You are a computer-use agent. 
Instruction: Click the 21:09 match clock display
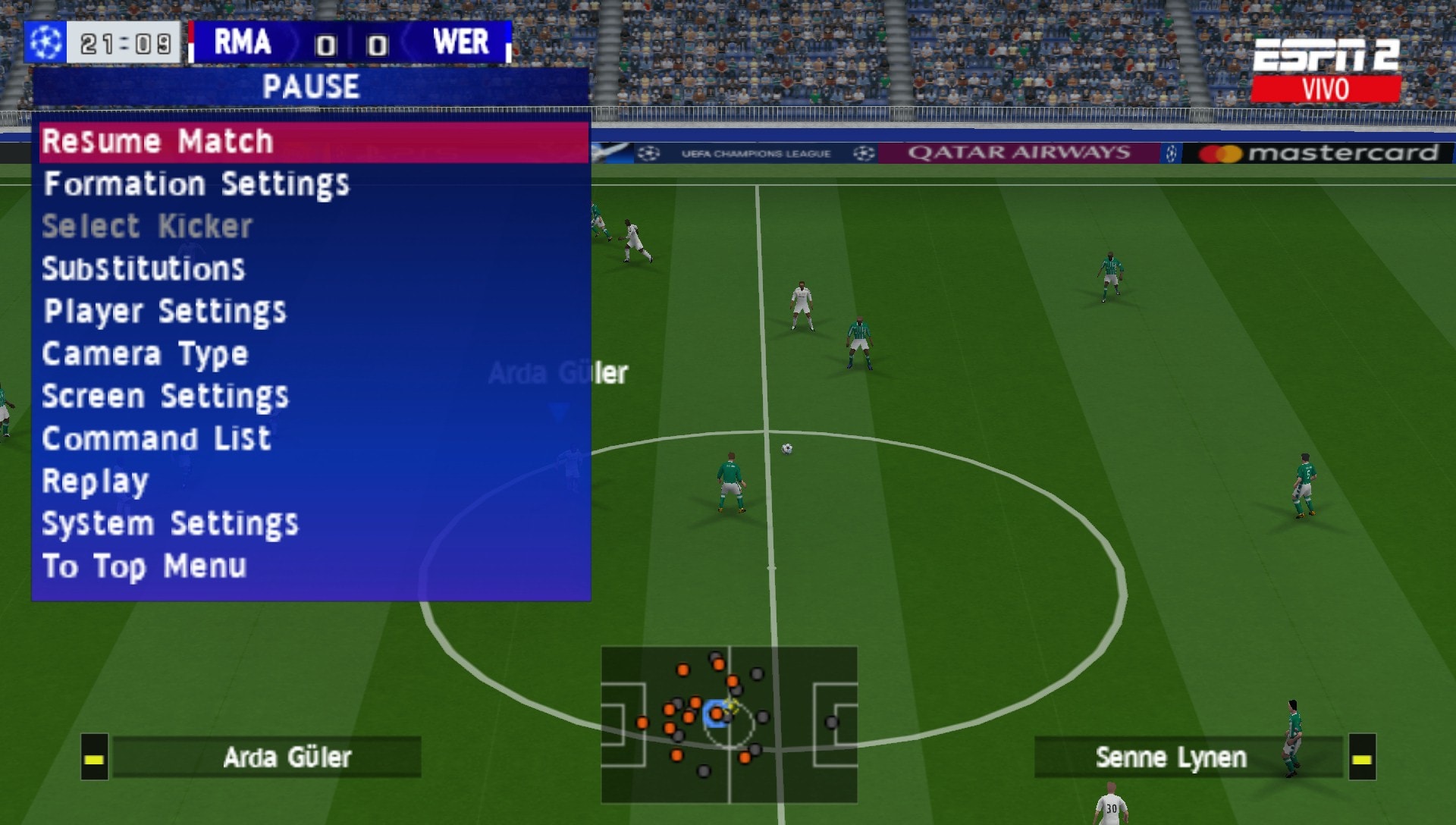pos(125,42)
